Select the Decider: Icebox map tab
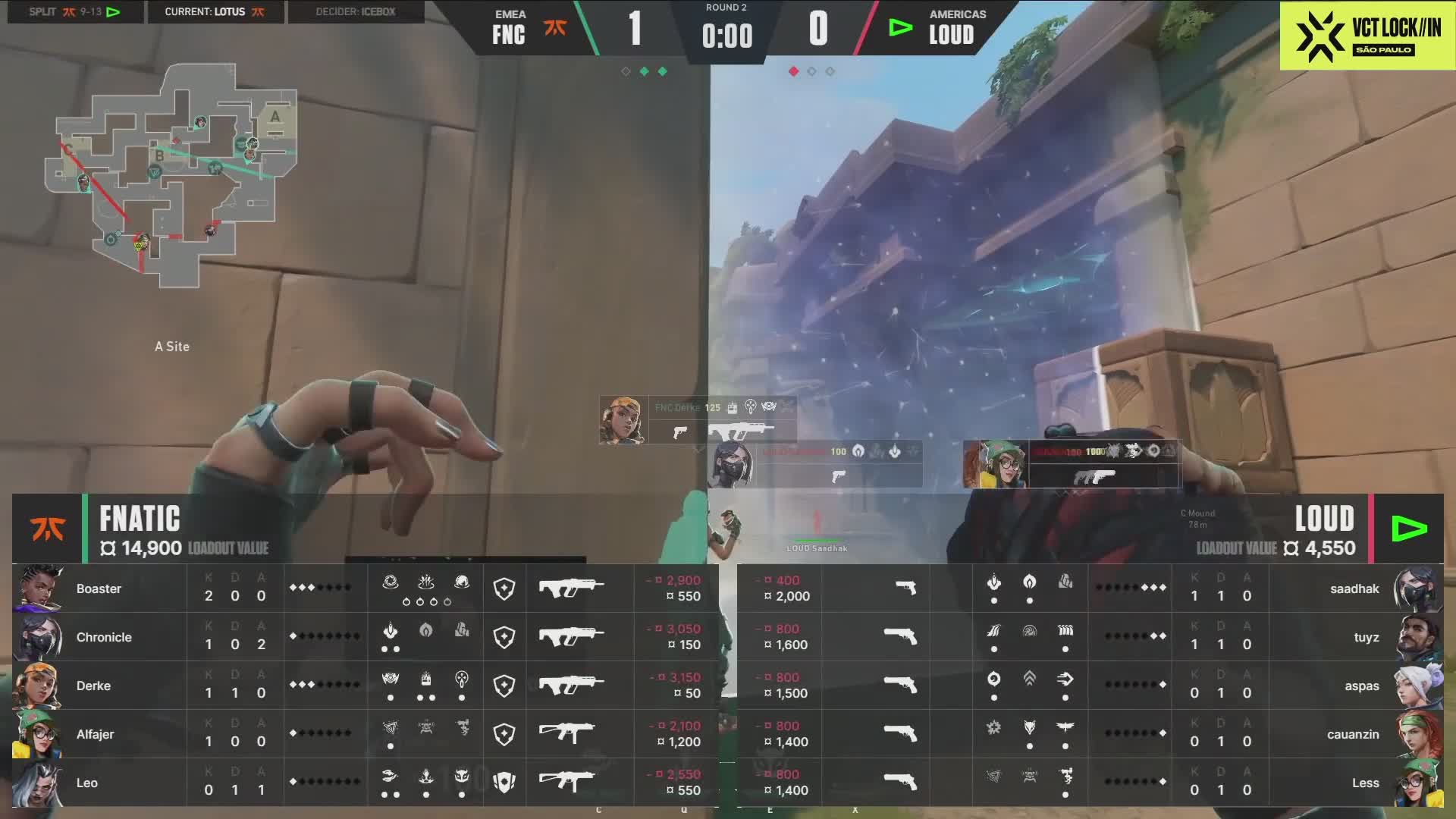The image size is (1456, 819). coord(356,12)
